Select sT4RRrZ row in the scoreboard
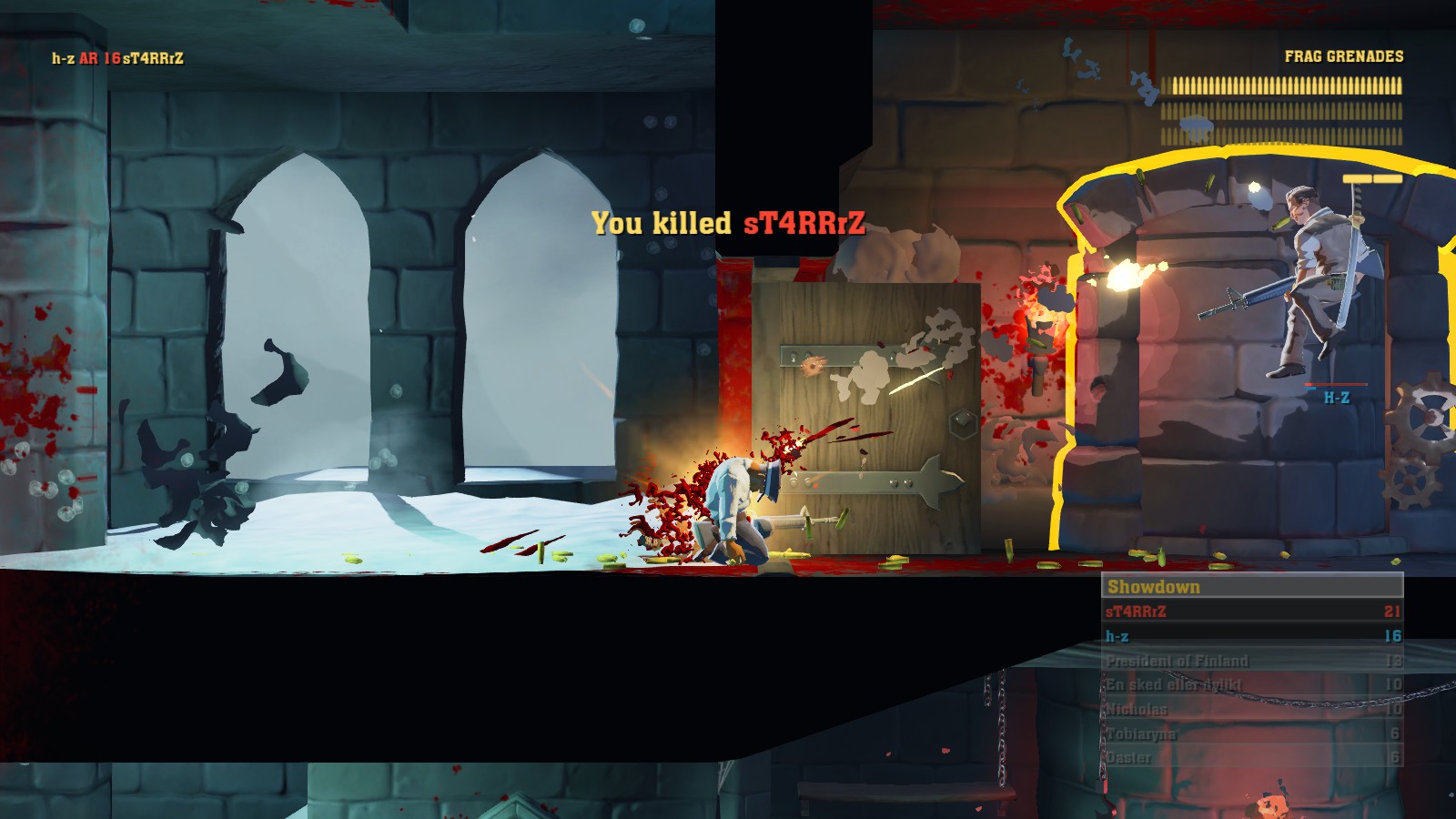Image resolution: width=1456 pixels, height=819 pixels. click(x=1251, y=612)
